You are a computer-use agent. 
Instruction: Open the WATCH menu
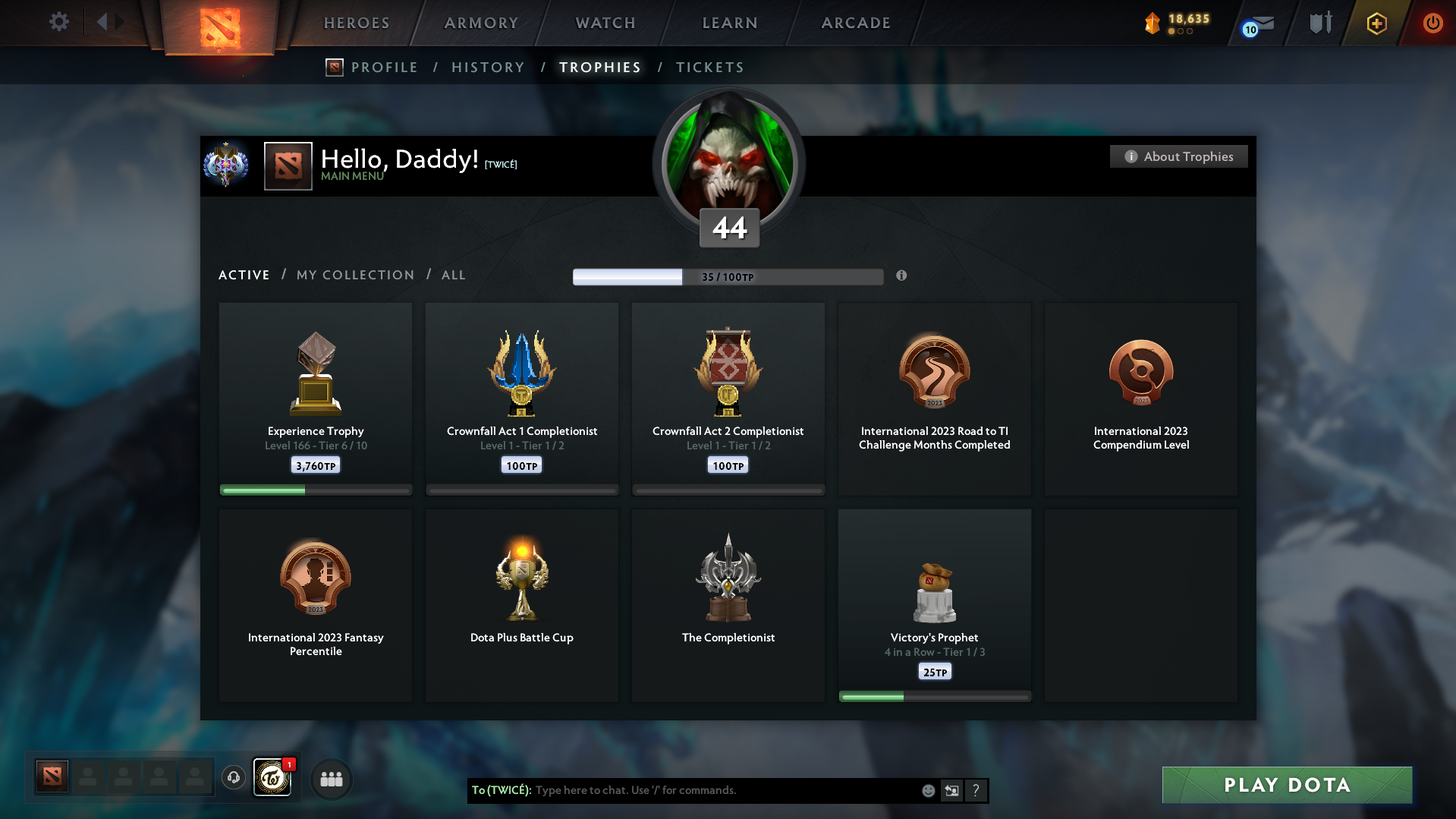coord(605,23)
